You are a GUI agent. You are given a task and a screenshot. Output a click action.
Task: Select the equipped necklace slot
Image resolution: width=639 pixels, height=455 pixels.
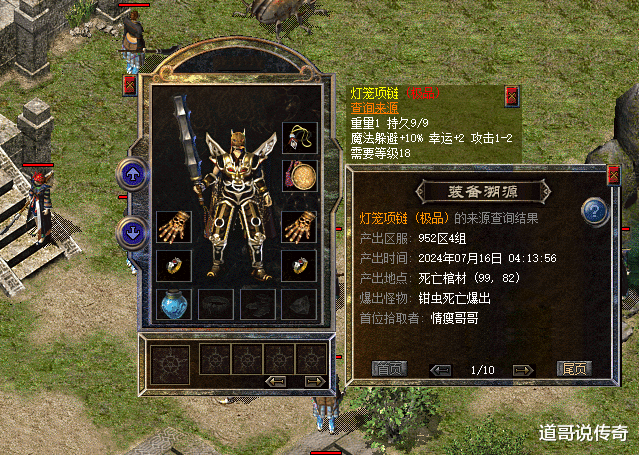(x=298, y=136)
